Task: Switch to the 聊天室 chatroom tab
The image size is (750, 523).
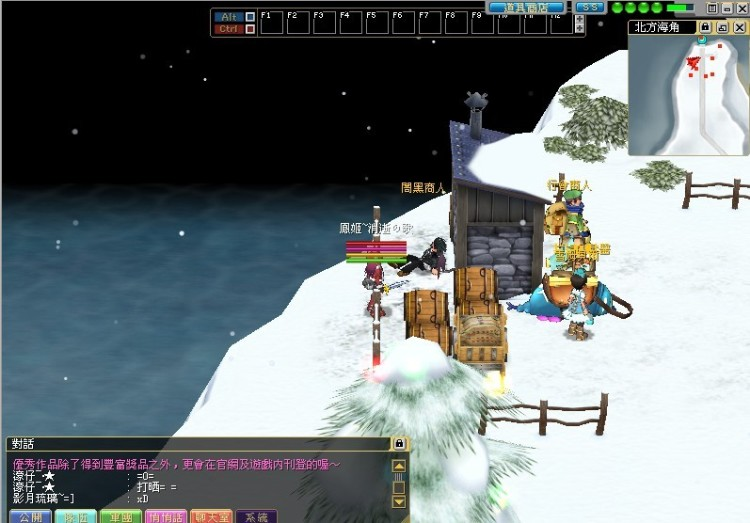Action: tap(211, 517)
